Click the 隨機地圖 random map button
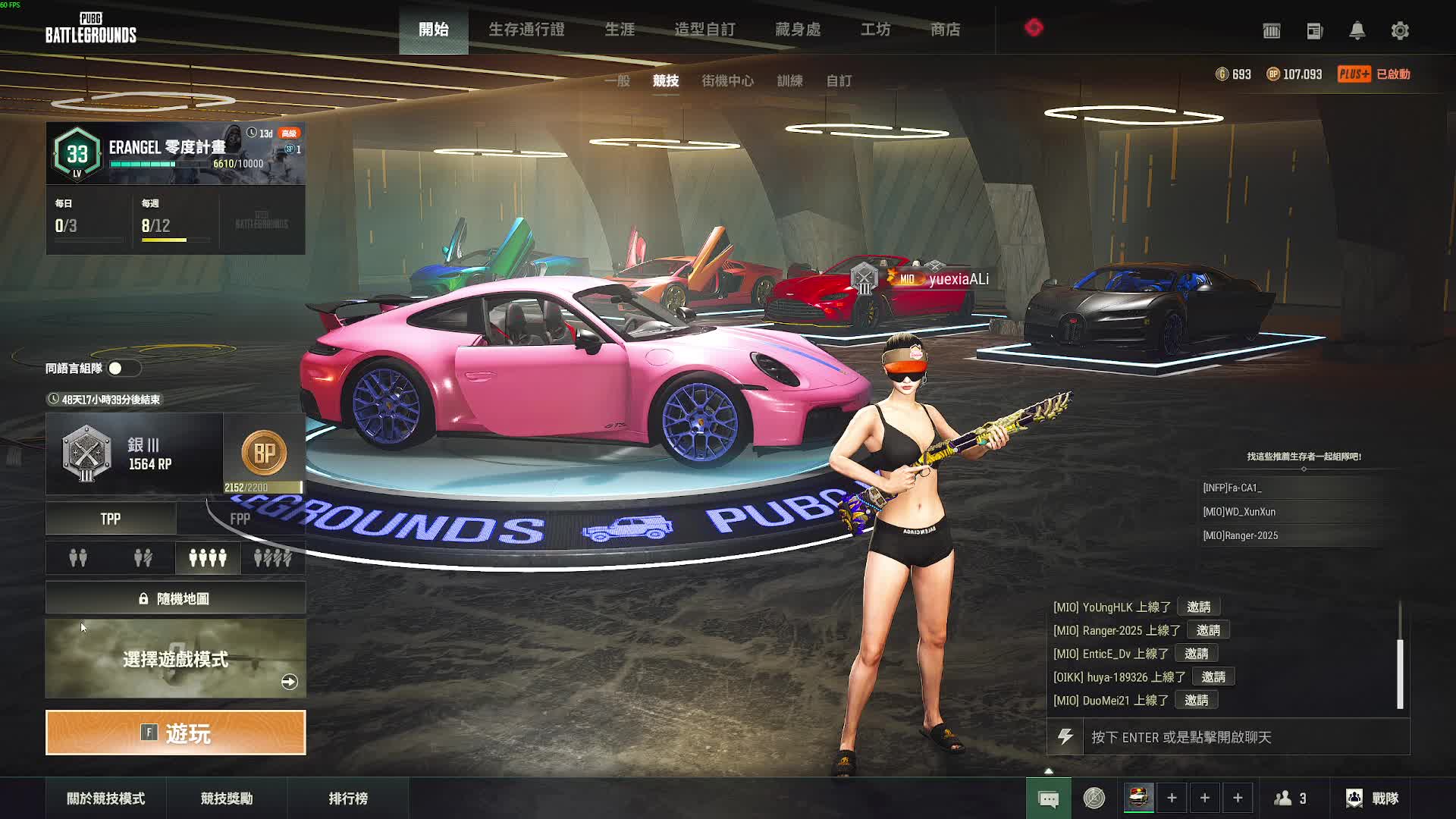Image resolution: width=1456 pixels, height=819 pixels. 175,598
